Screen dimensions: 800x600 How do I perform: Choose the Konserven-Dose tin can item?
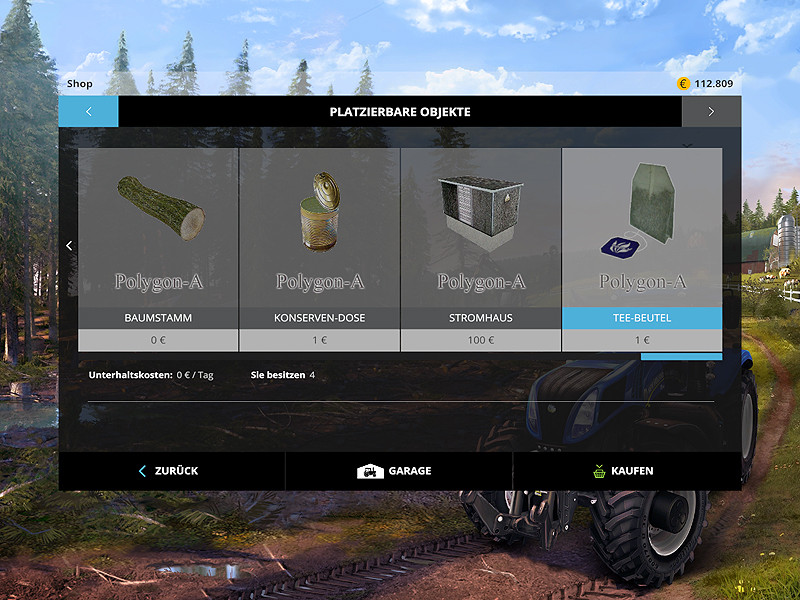click(319, 240)
